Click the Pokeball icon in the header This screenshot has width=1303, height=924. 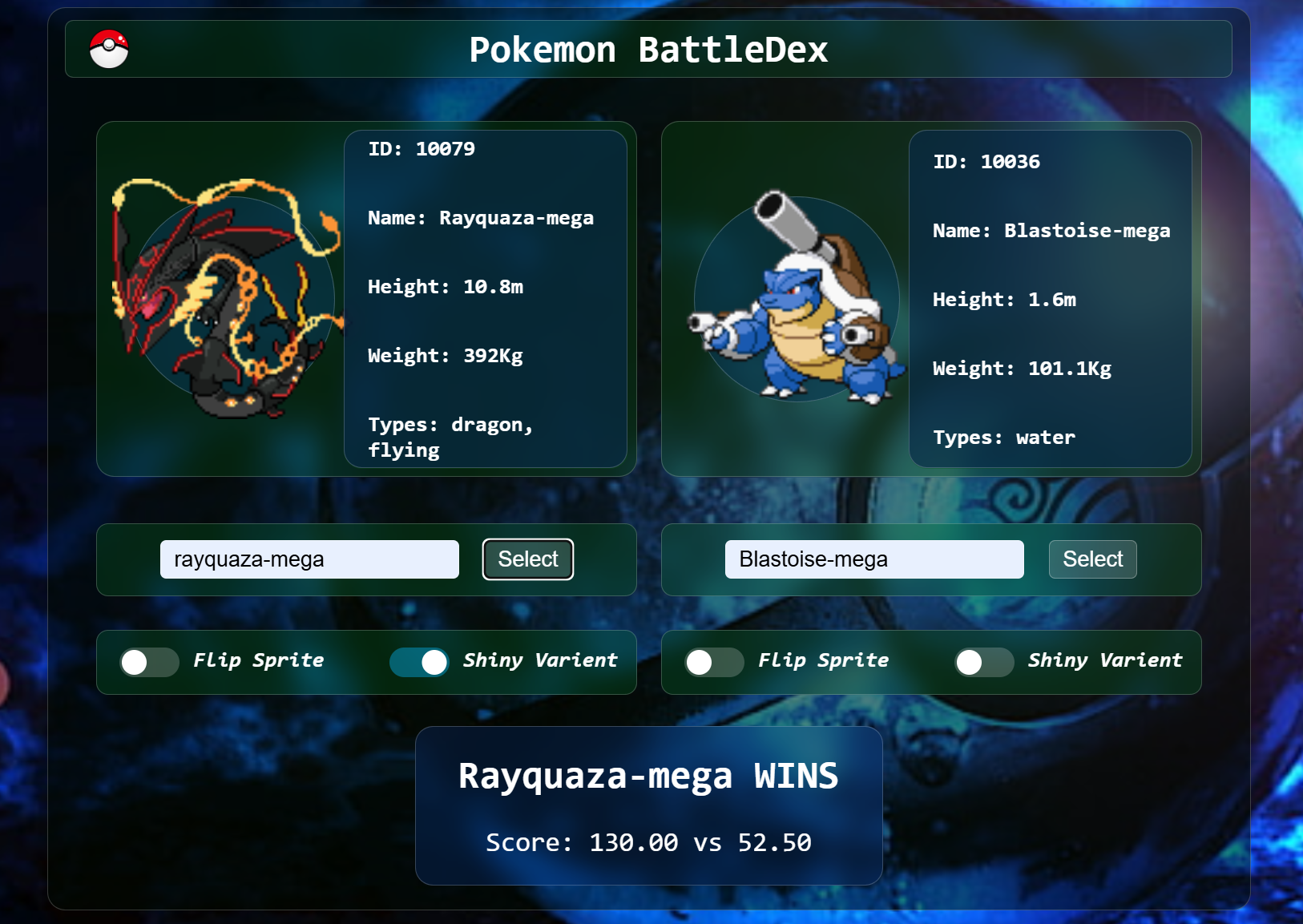(108, 49)
